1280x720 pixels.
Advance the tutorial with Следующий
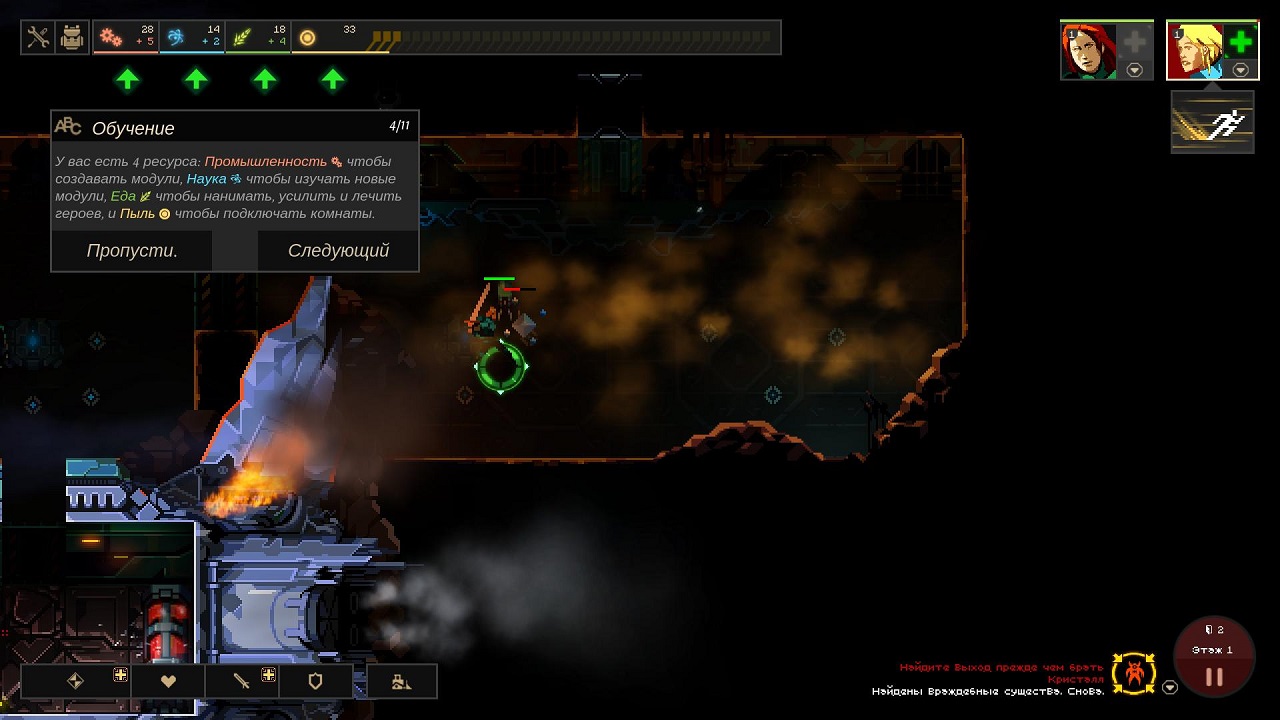click(338, 251)
